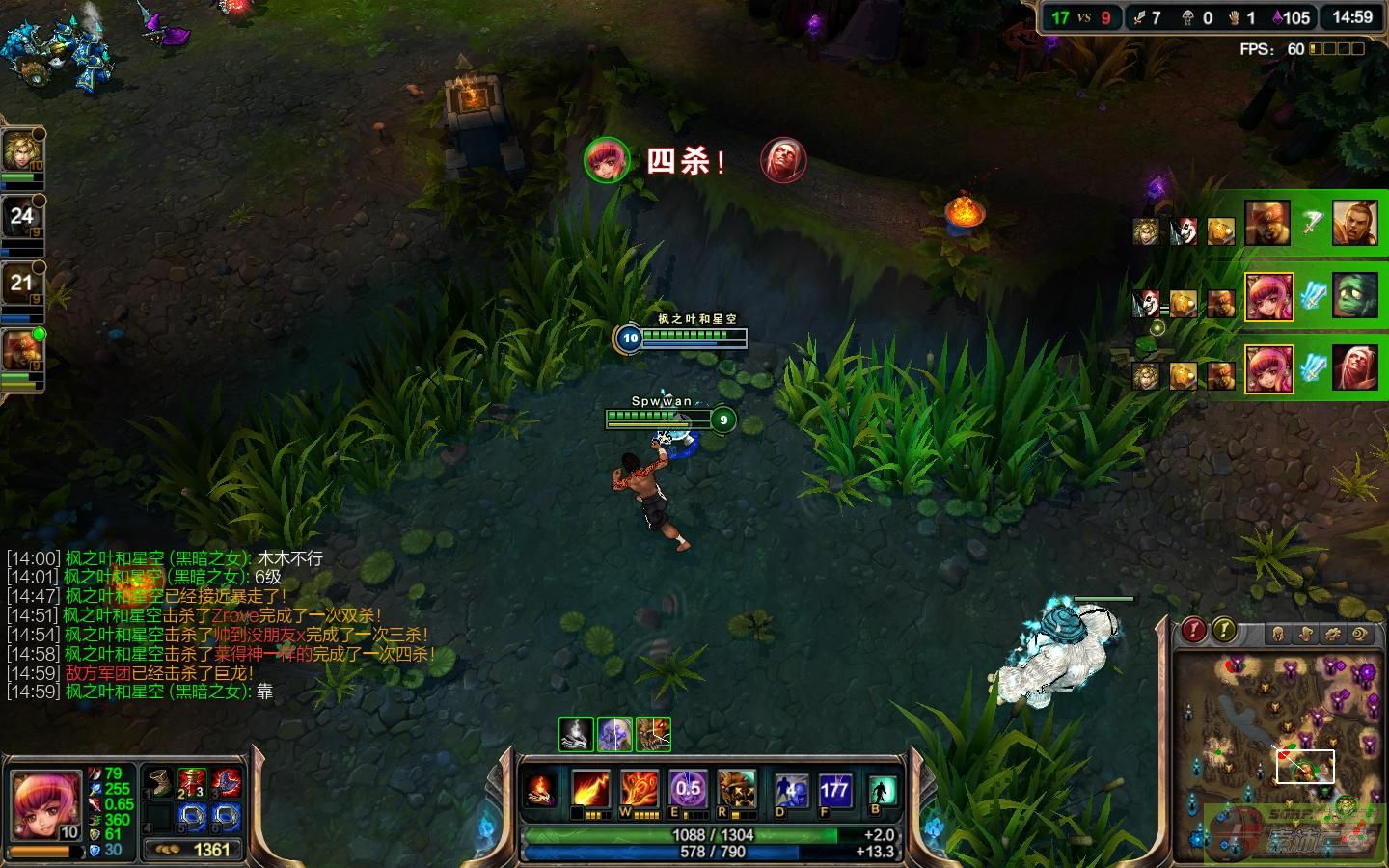Select the blonde ally champion portrait
The width and height of the screenshot is (1389, 868).
point(21,151)
